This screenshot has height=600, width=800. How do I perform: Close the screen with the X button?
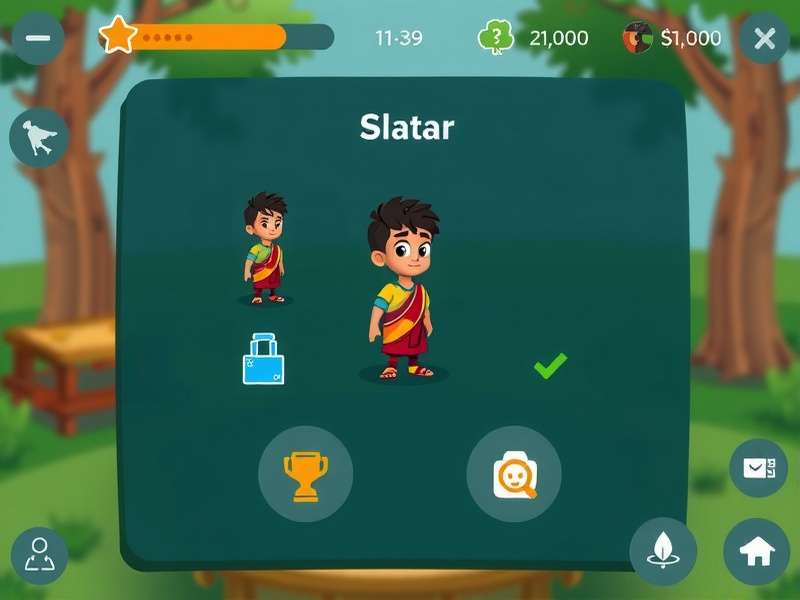tap(764, 39)
